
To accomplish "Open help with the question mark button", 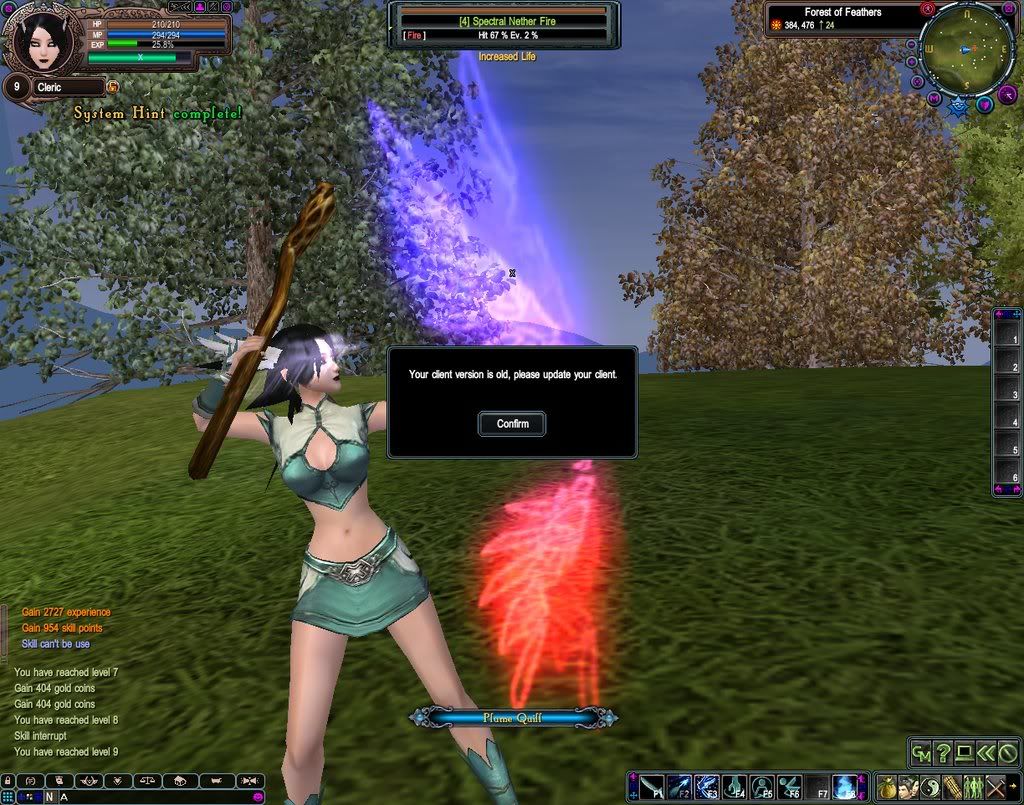I will [942, 752].
